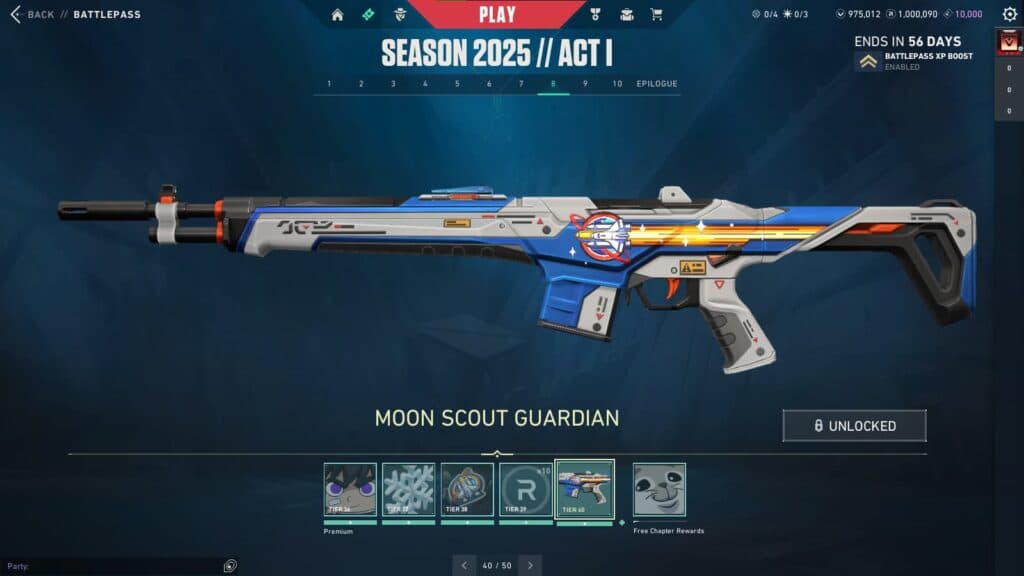Open the Epilogue tab
1024x576 pixels.
coord(657,84)
